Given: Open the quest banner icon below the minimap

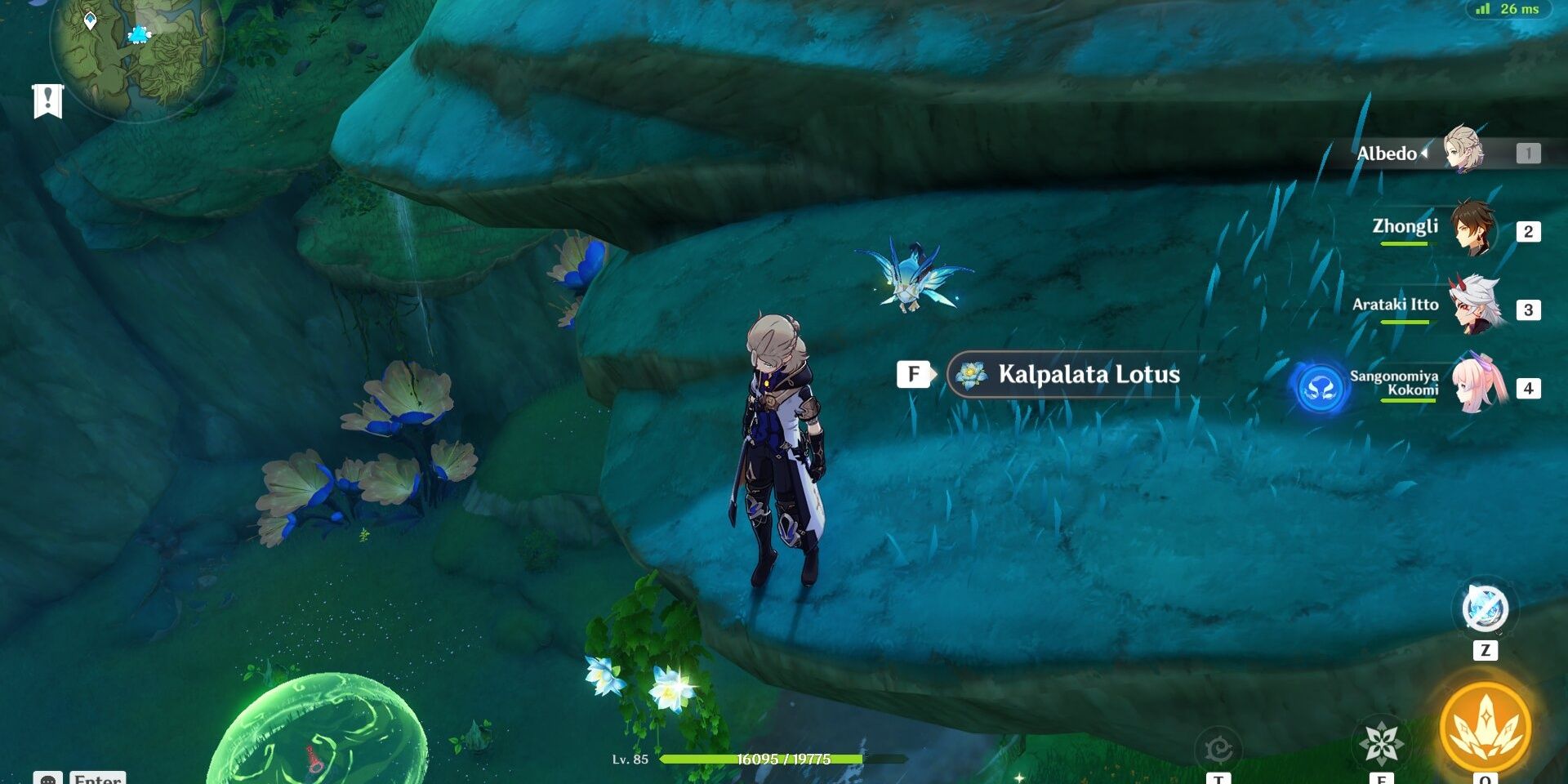Looking at the screenshot, I should click(x=47, y=100).
